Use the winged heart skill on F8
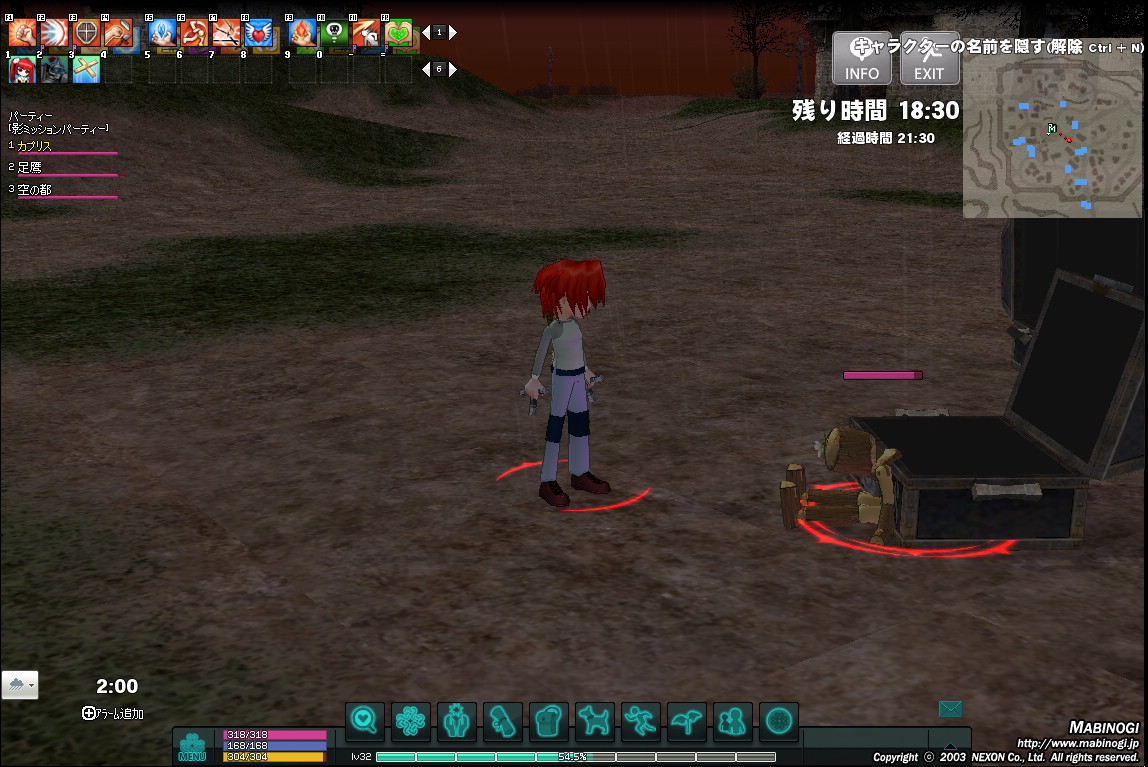Image resolution: width=1148 pixels, height=767 pixels. click(x=258, y=33)
